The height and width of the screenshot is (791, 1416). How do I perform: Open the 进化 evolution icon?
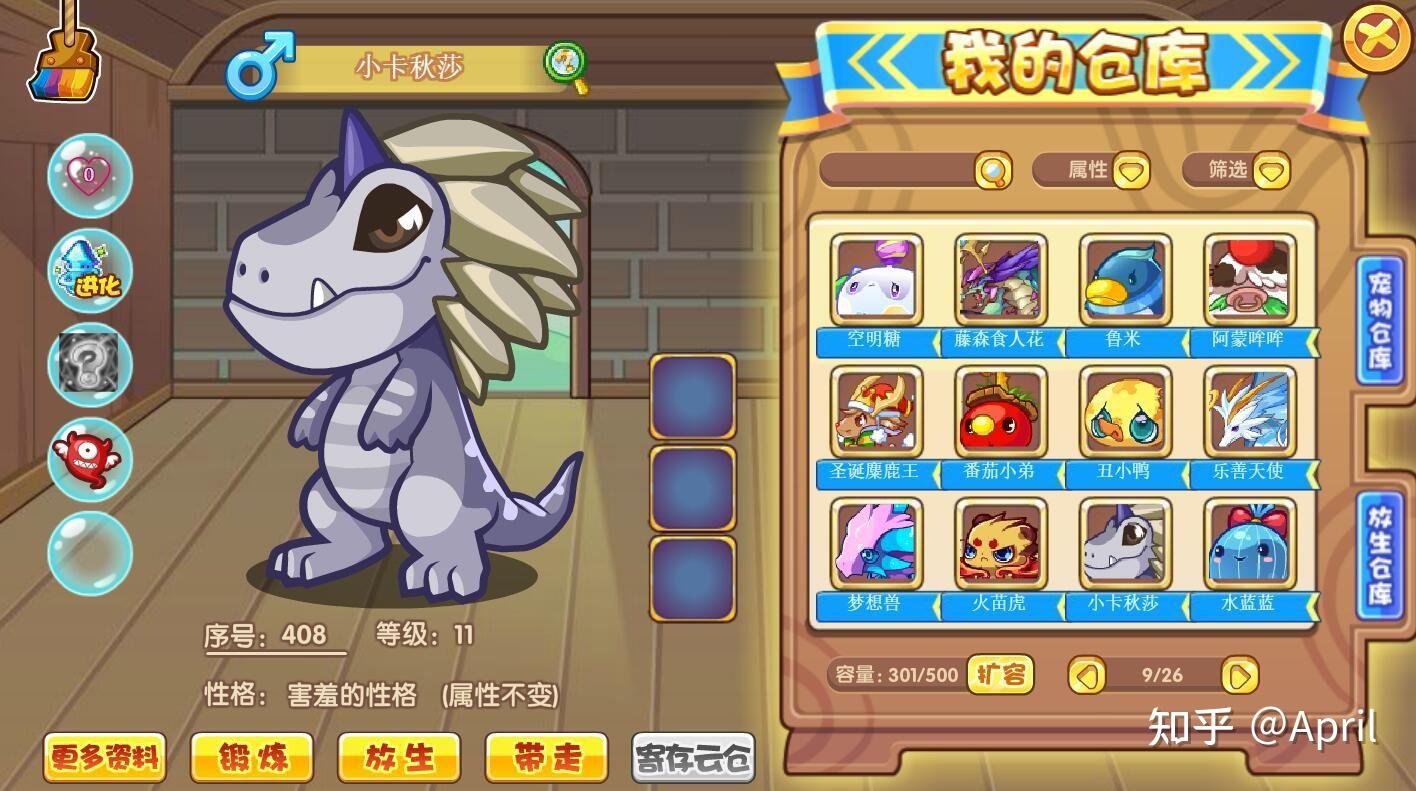90,270
